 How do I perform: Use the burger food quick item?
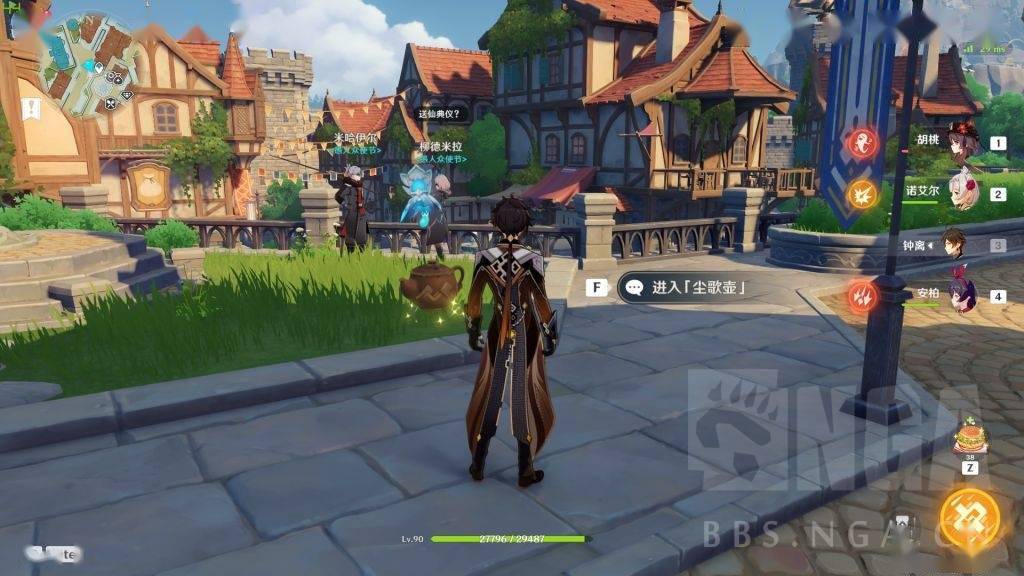(x=969, y=437)
